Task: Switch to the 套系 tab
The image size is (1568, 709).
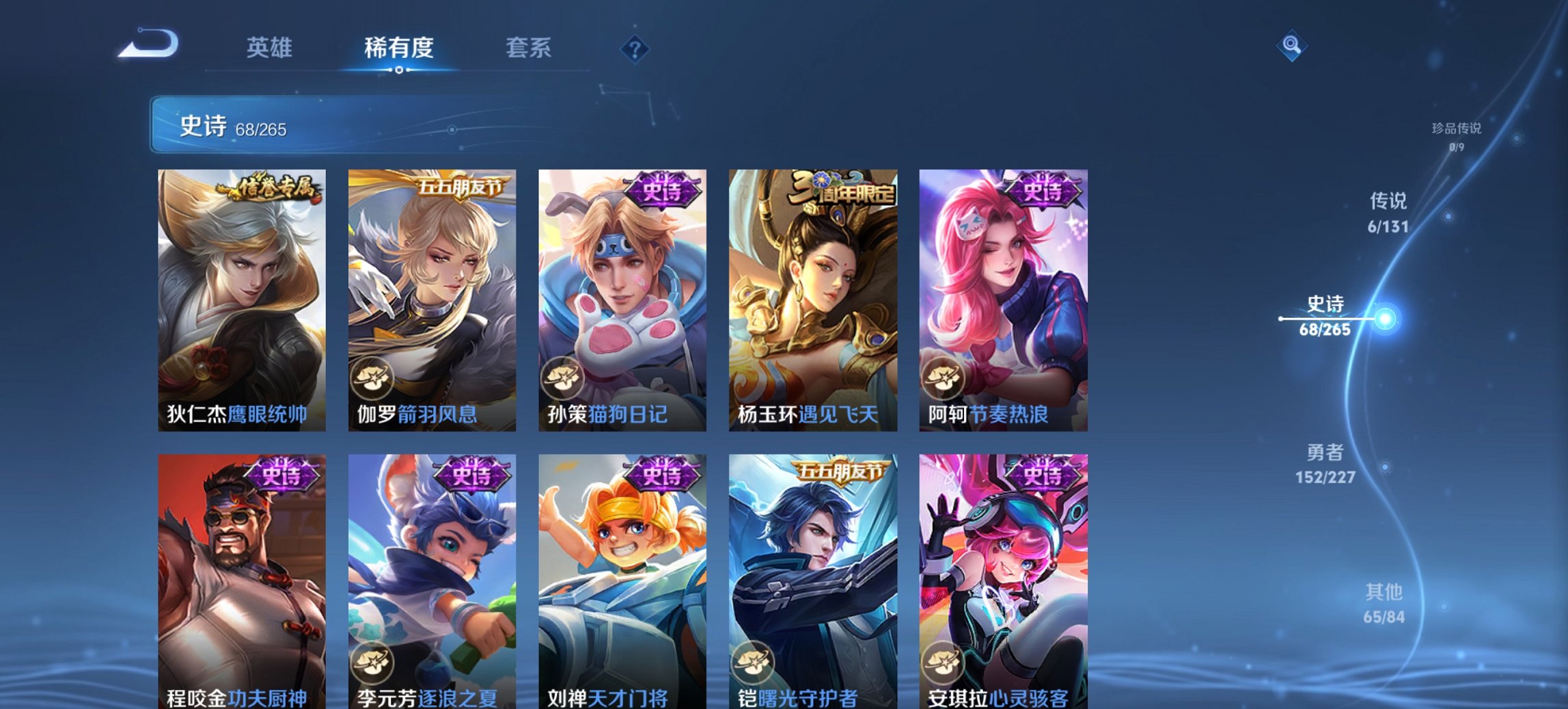Action: coord(528,49)
